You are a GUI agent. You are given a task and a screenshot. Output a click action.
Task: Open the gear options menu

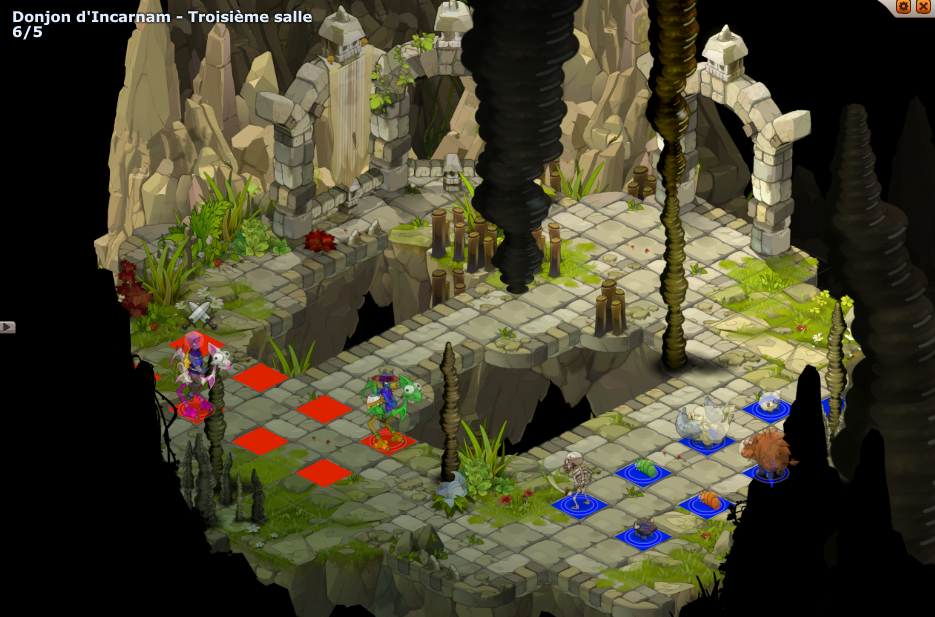click(903, 6)
